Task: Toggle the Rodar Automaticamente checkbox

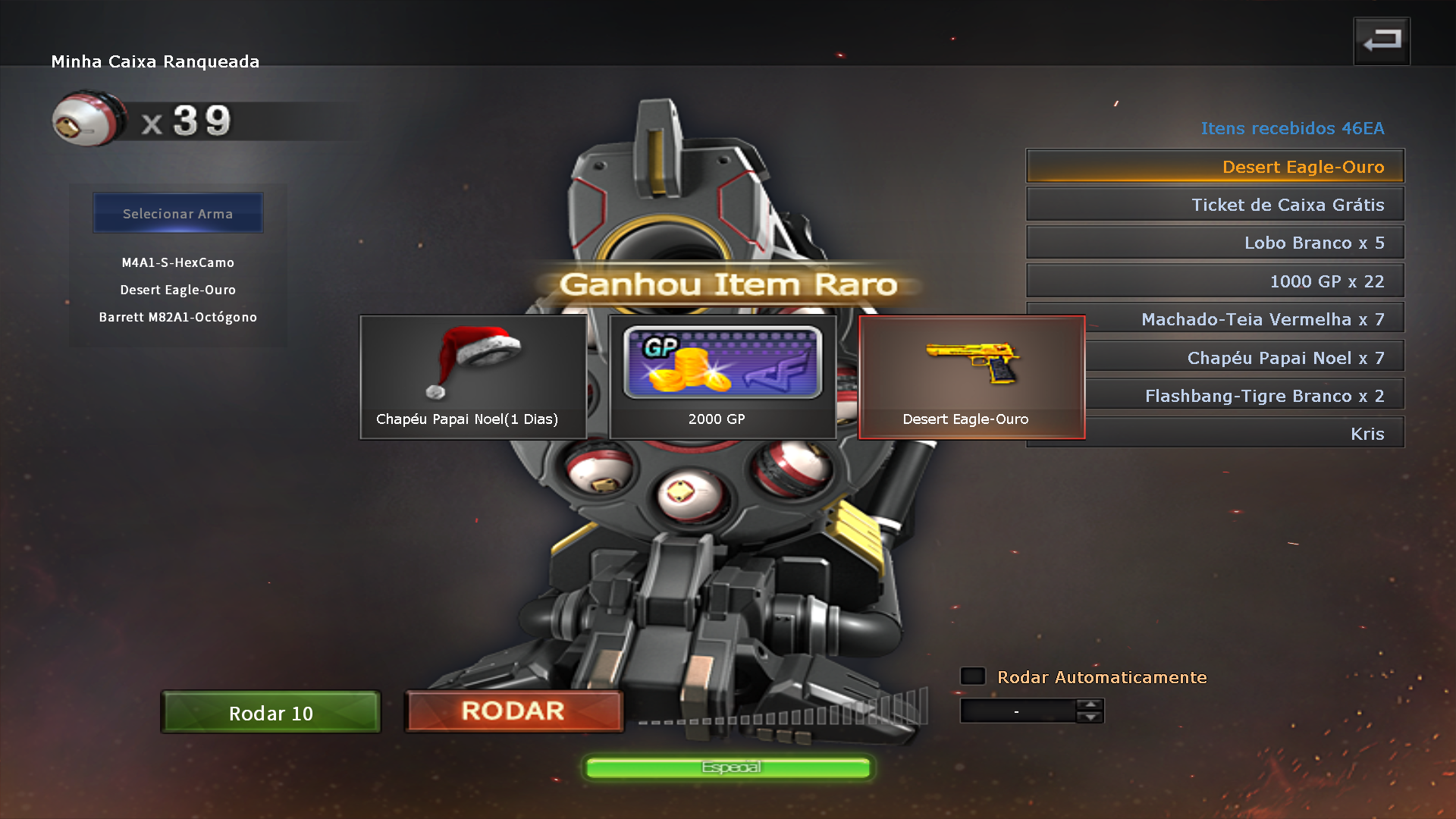Action: pos(973,676)
